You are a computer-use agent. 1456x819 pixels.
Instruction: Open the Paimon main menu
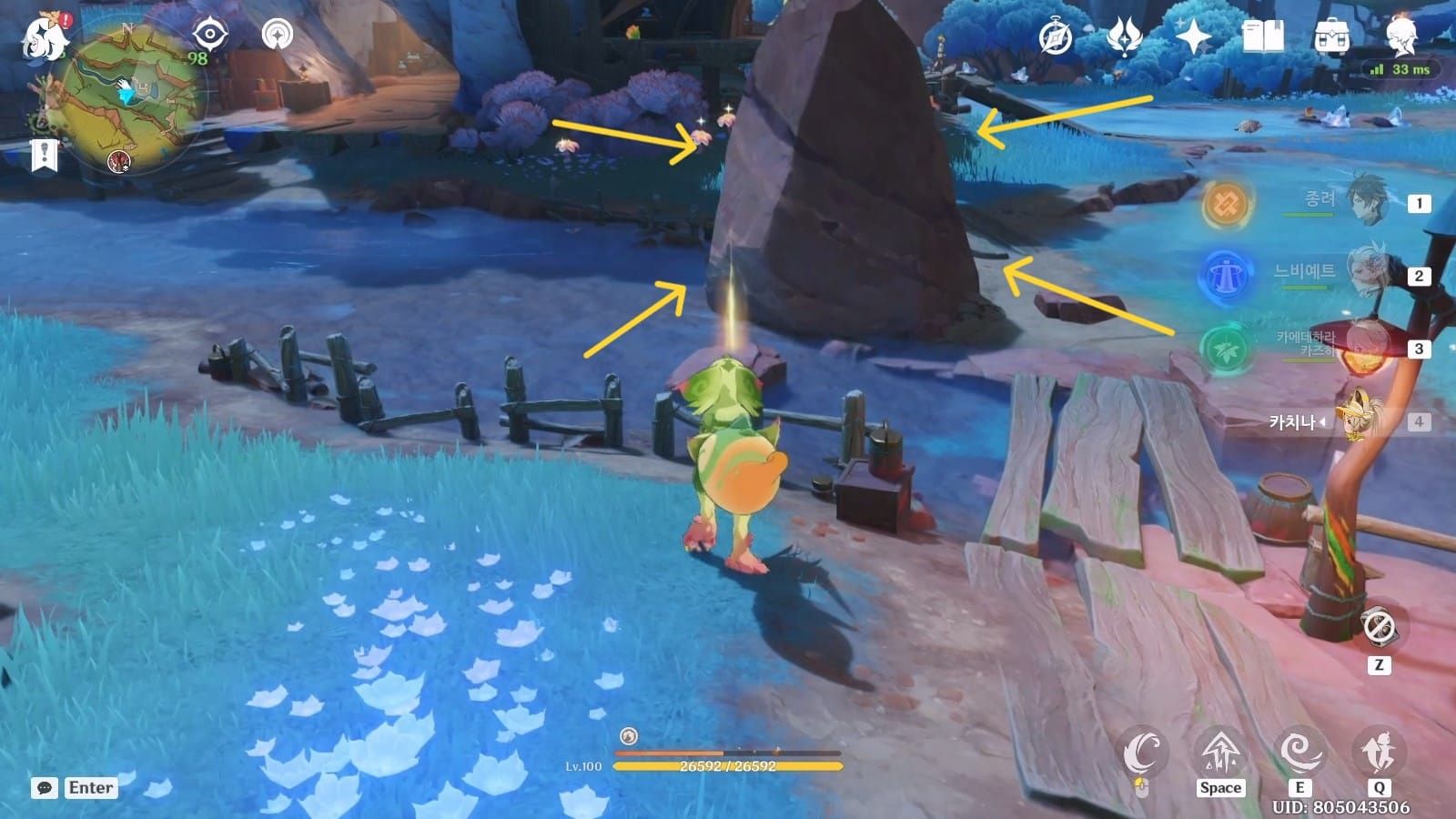click(45, 38)
